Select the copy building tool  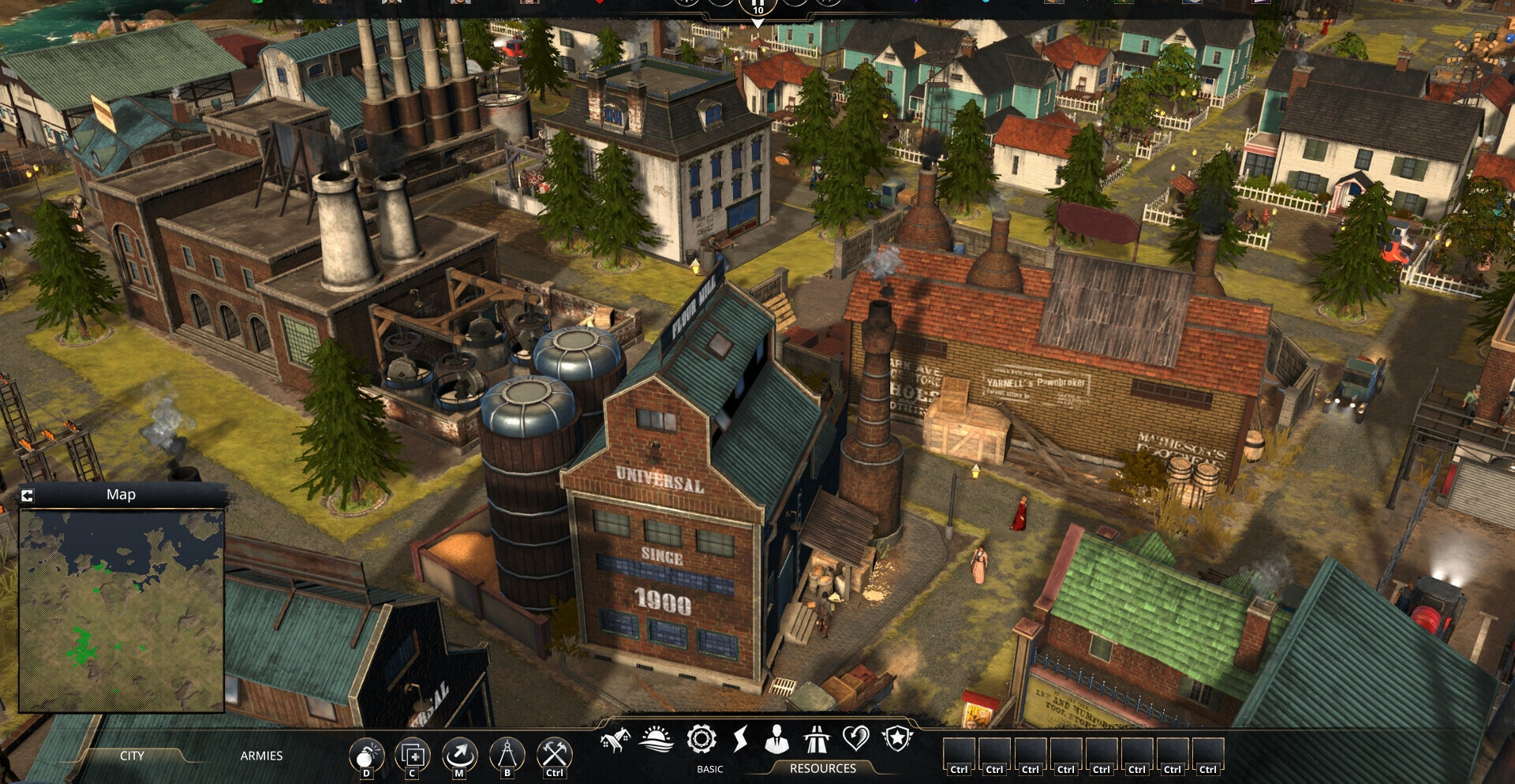click(412, 756)
